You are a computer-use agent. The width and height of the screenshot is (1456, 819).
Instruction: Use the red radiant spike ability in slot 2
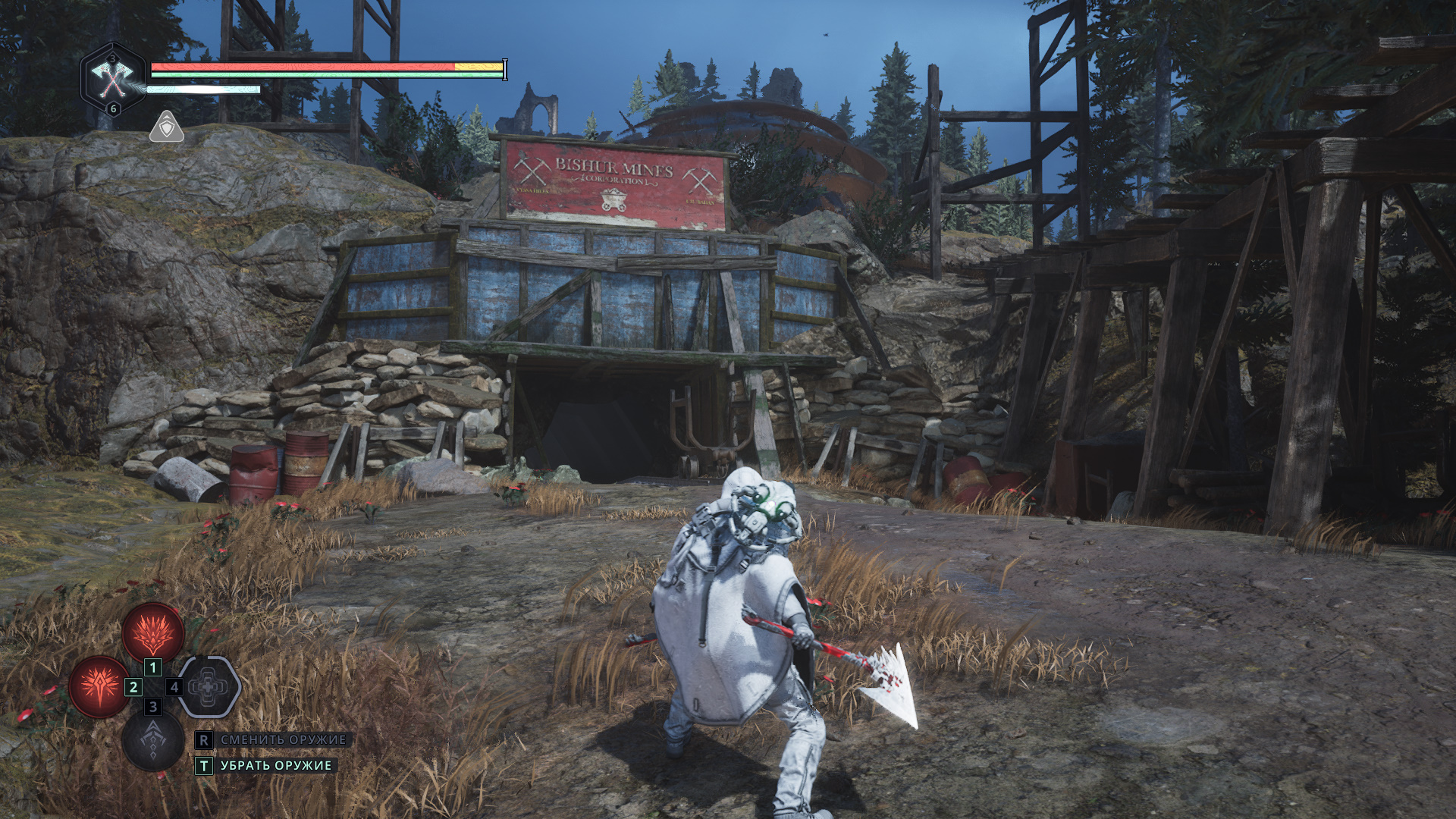(99, 686)
